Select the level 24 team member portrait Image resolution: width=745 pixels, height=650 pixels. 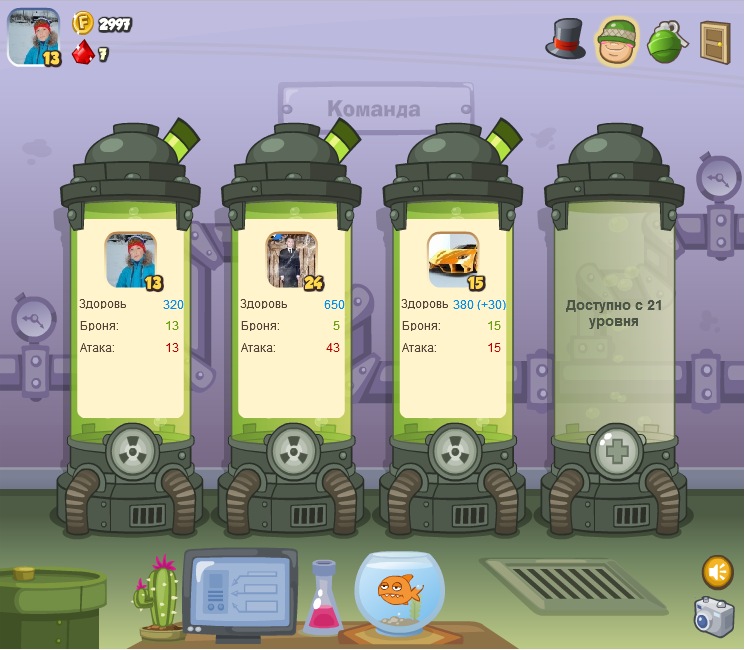point(292,260)
